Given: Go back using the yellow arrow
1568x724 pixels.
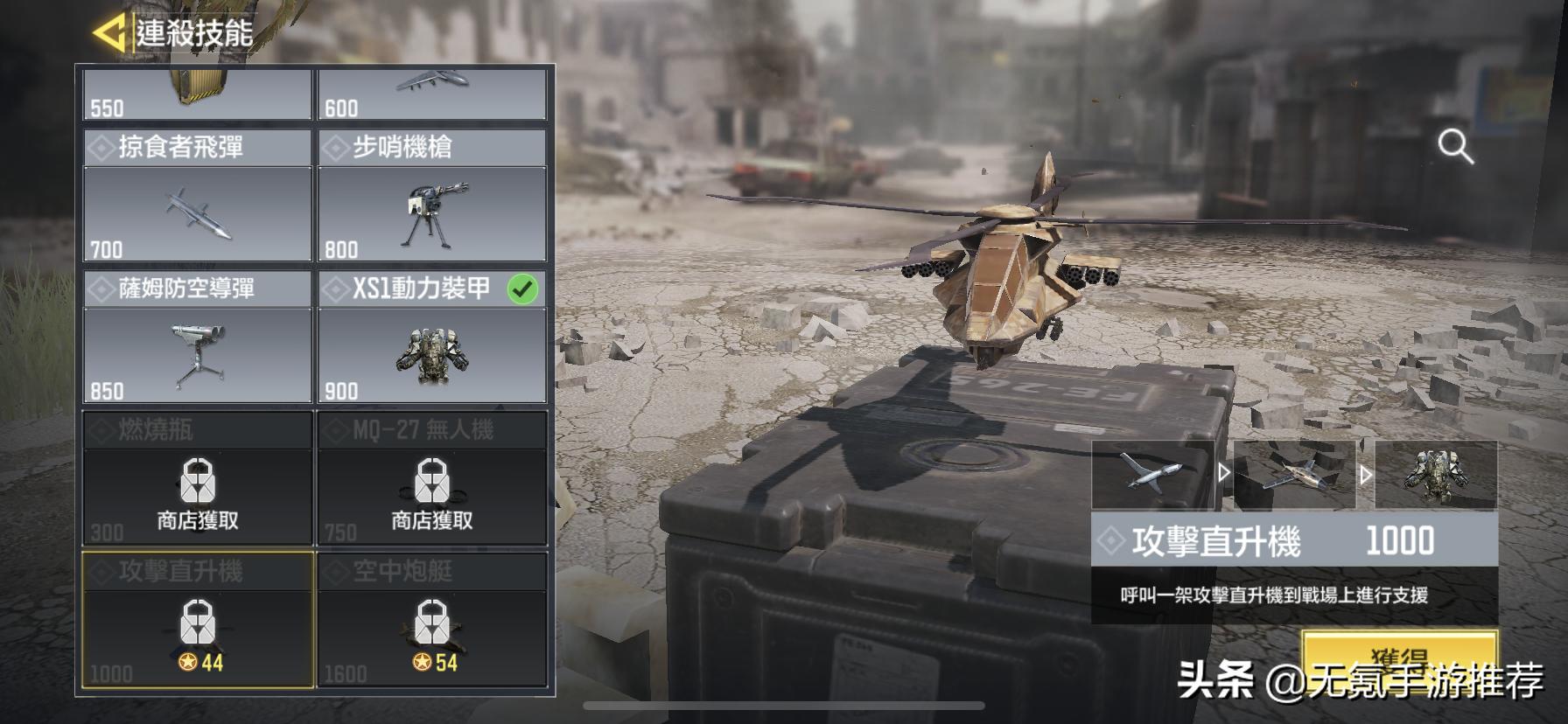Looking at the screenshot, I should (x=108, y=33).
